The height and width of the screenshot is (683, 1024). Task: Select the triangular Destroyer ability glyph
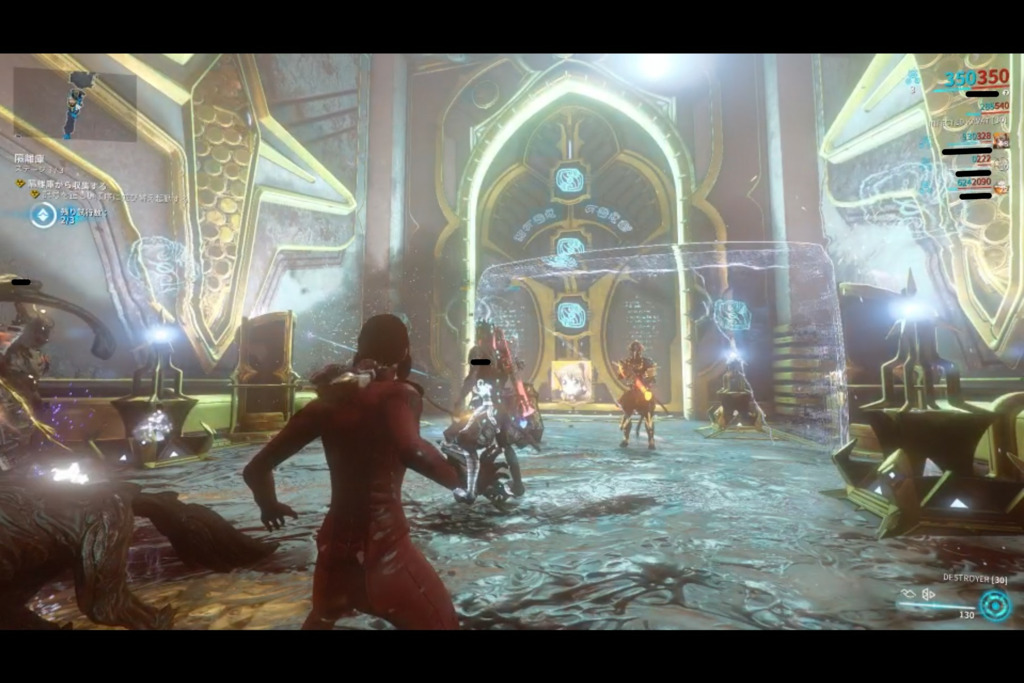click(x=928, y=593)
